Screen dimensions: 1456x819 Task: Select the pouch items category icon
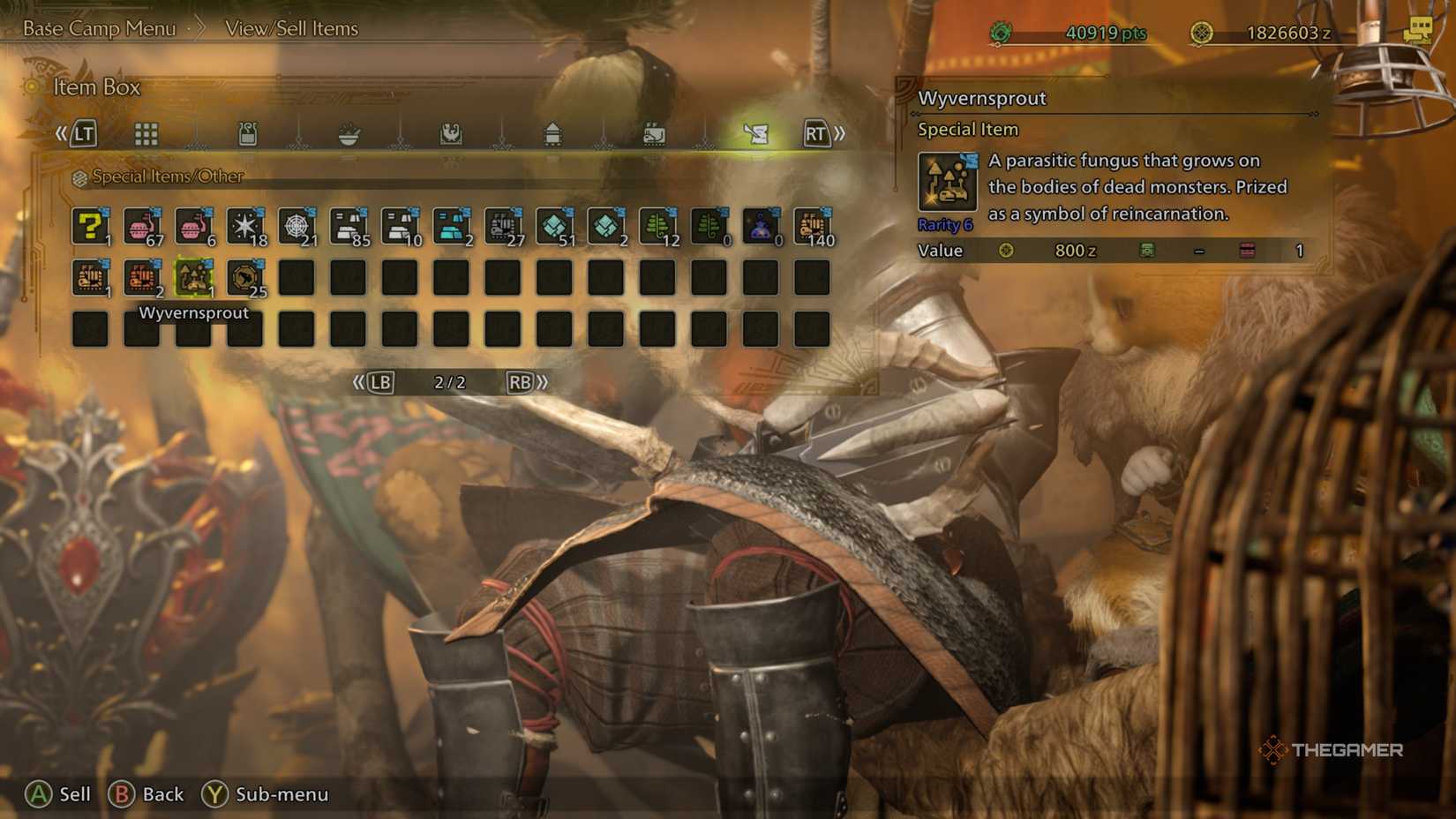tap(250, 133)
